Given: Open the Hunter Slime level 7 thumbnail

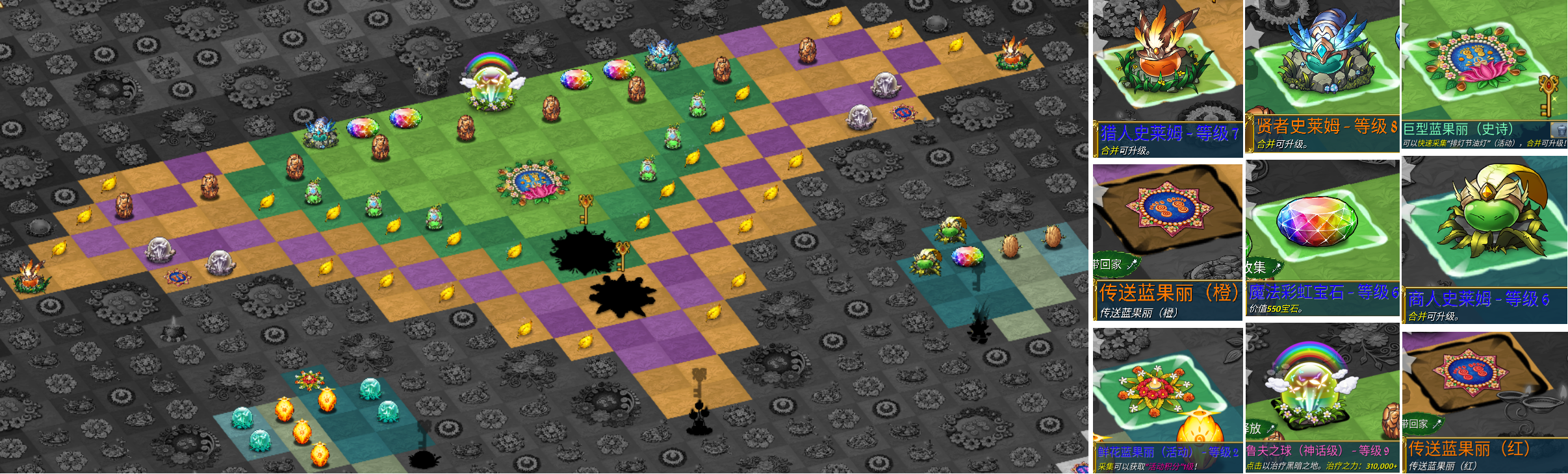Looking at the screenshot, I should tap(1167, 64).
